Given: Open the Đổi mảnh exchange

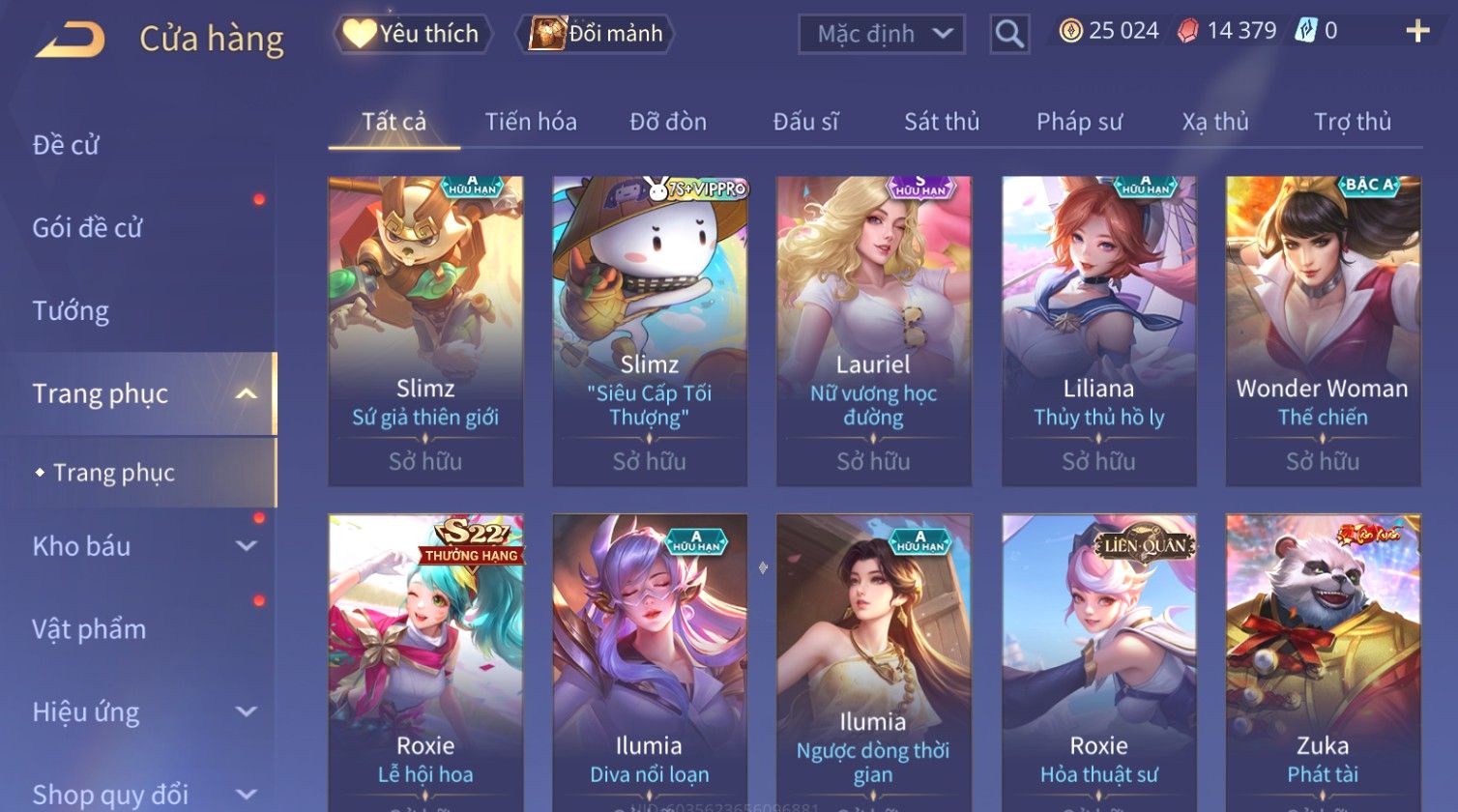Looking at the screenshot, I should tap(598, 34).
